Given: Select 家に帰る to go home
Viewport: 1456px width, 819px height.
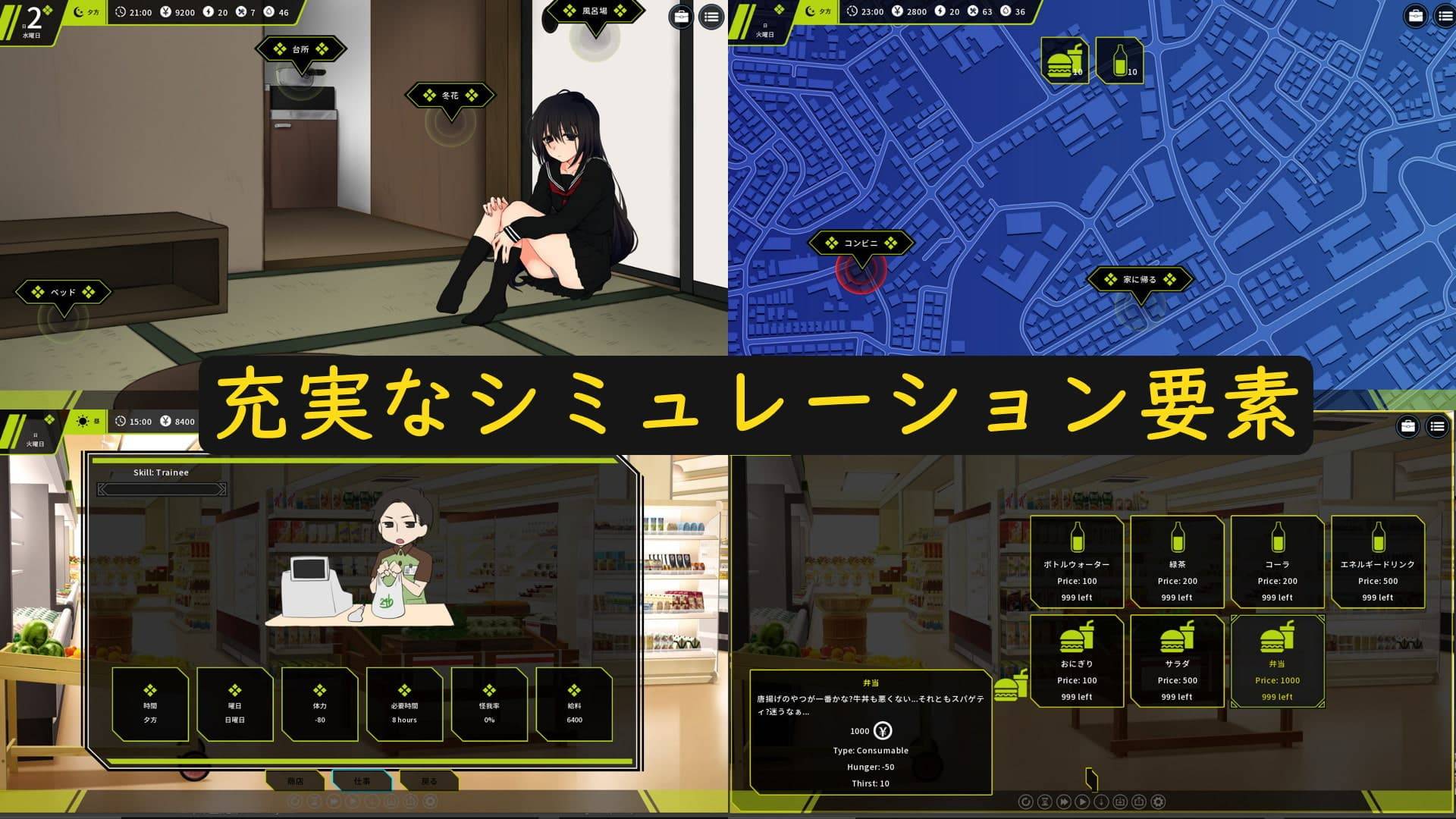Looking at the screenshot, I should 1140,279.
